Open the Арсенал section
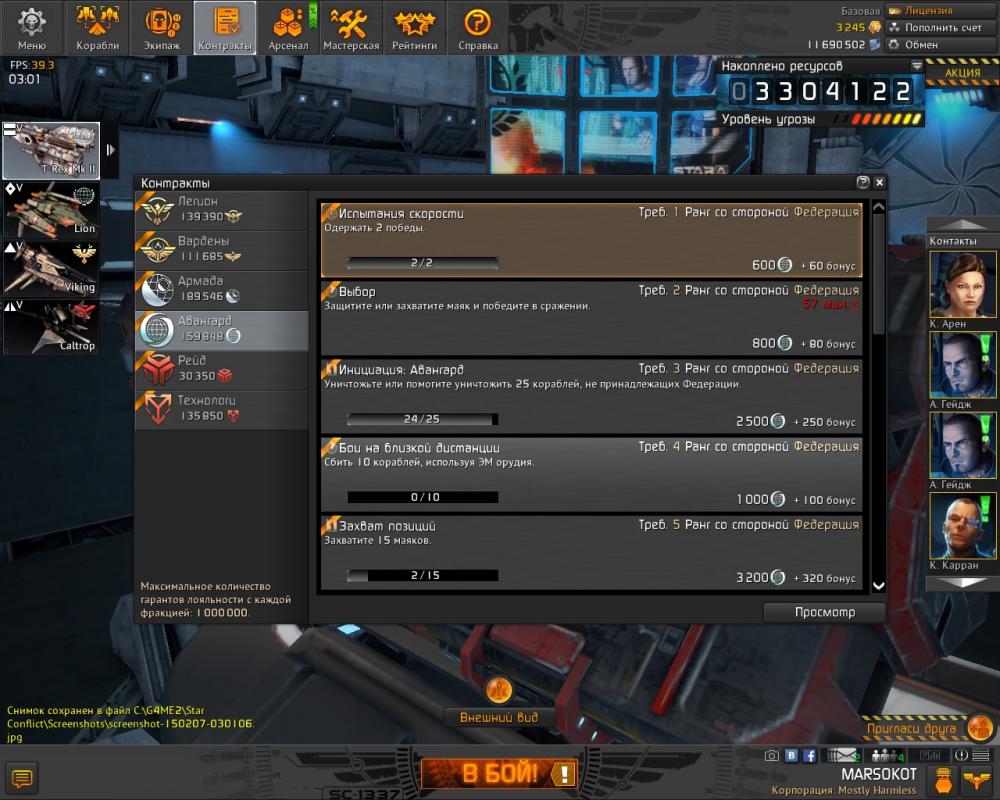Screen dimensions: 1000x800 click(288, 28)
